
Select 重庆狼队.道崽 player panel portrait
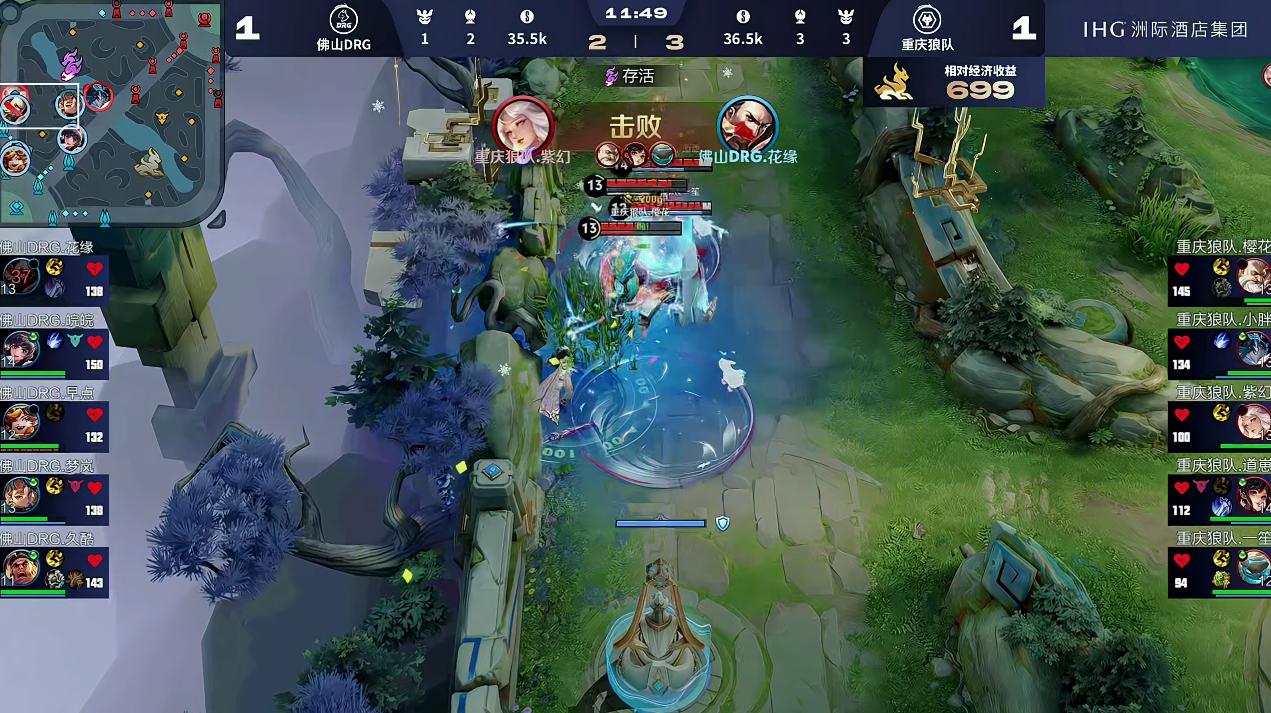[x=1253, y=495]
